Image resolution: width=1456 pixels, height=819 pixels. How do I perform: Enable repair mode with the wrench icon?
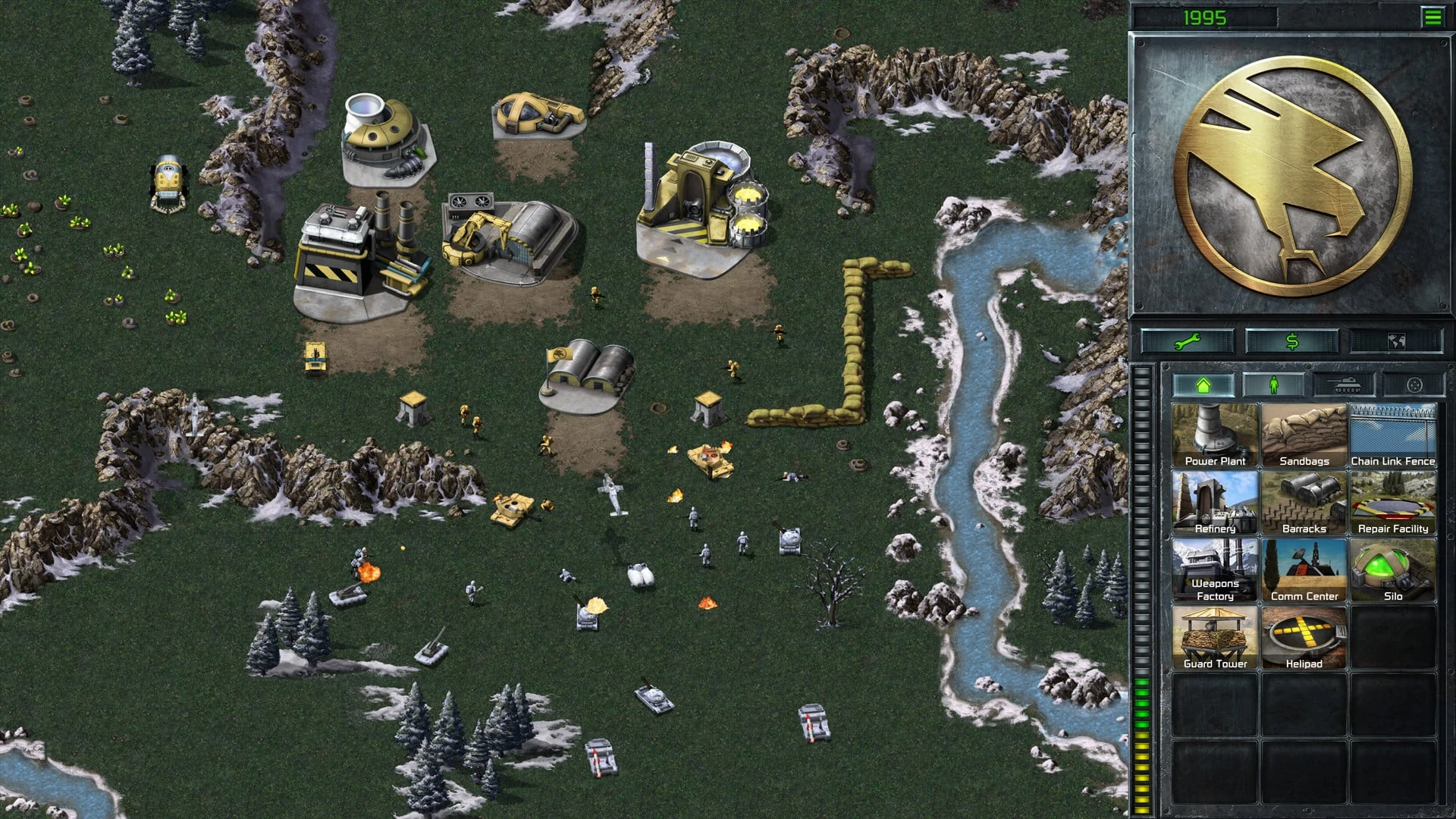[x=1186, y=343]
